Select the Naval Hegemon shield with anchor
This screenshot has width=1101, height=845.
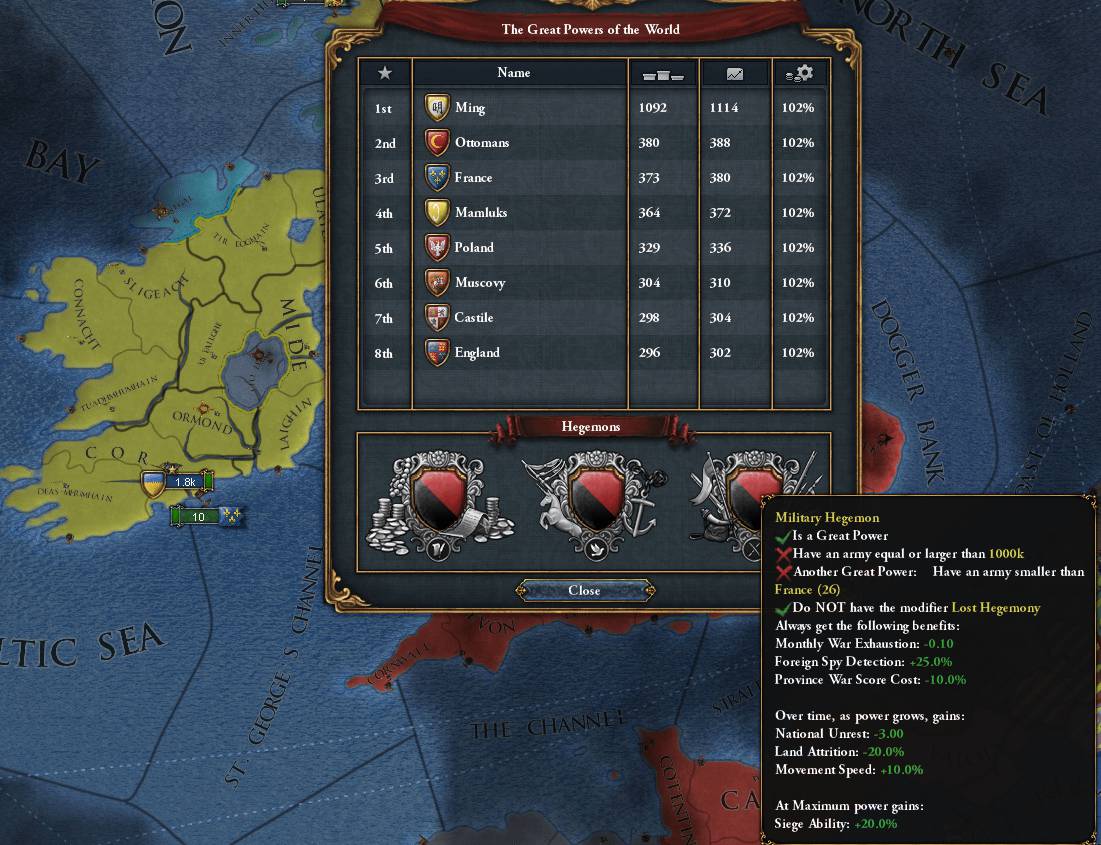590,502
